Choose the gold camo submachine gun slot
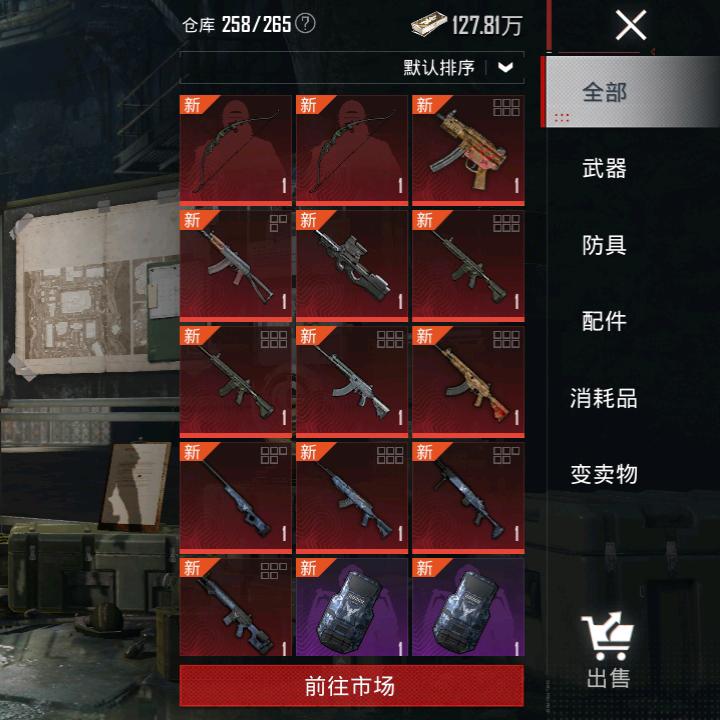 coord(467,150)
